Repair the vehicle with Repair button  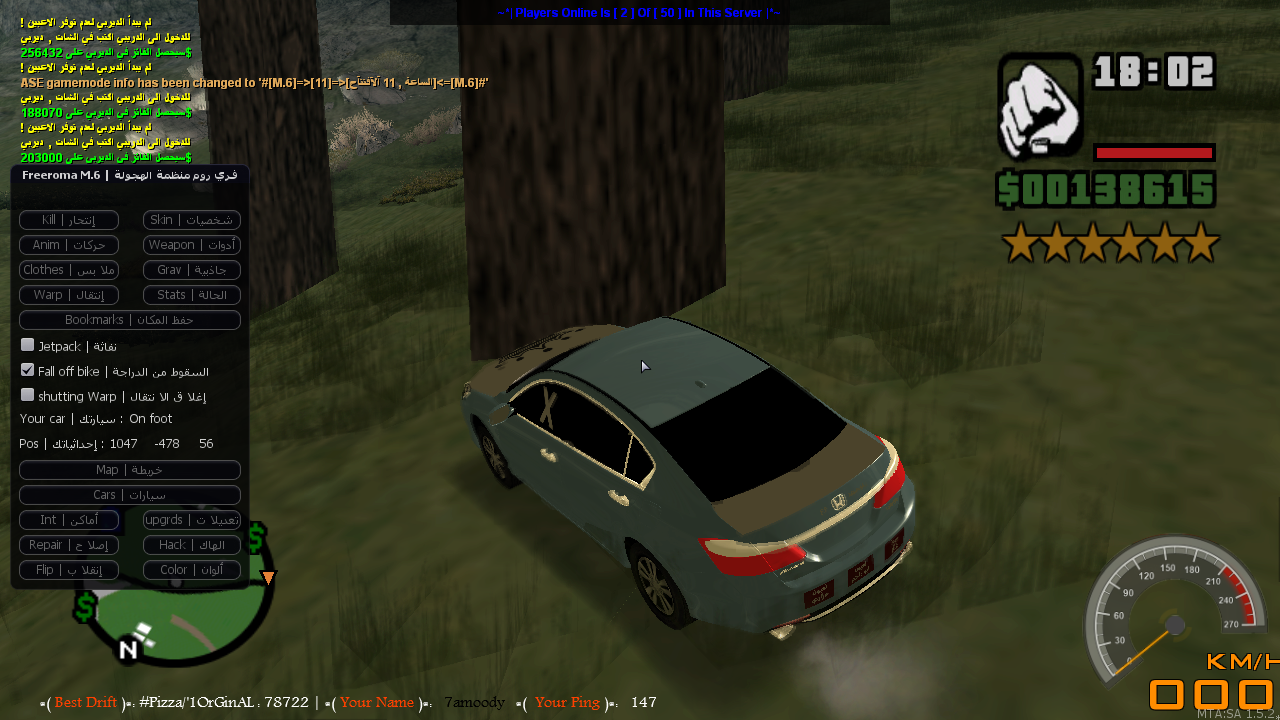pos(69,545)
